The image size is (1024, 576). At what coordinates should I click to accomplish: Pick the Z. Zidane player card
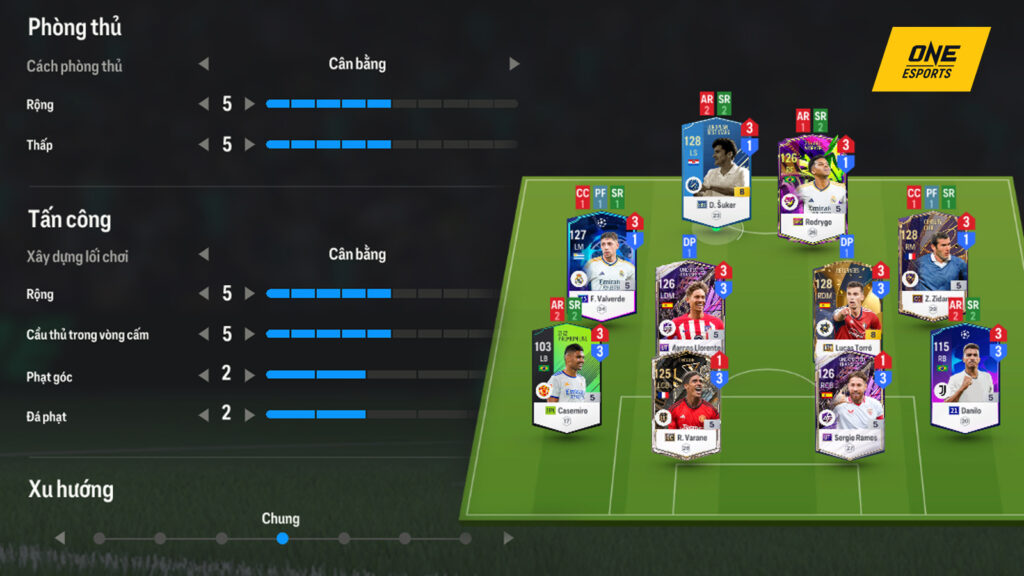point(932,264)
